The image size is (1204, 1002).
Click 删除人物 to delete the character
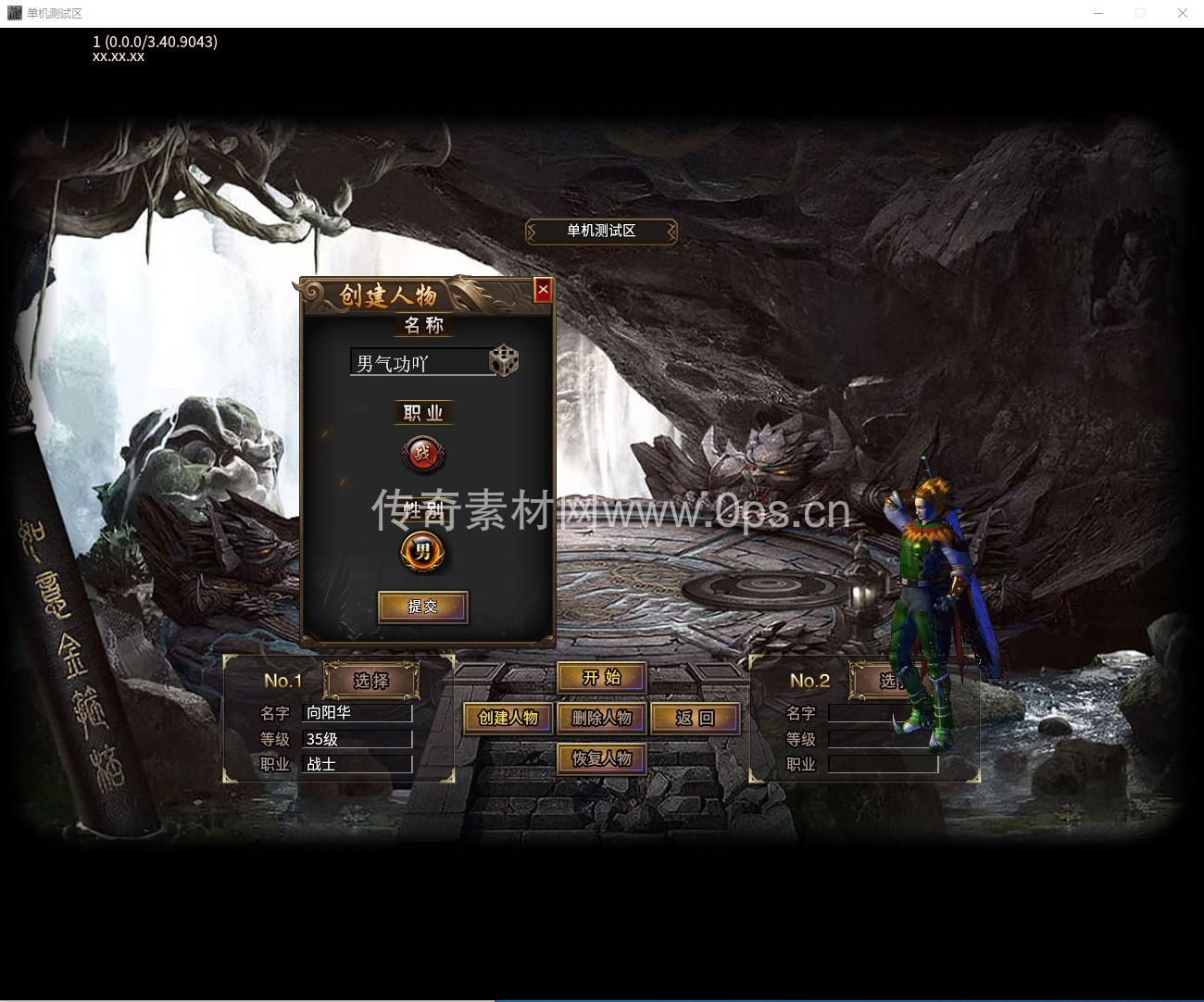(601, 718)
